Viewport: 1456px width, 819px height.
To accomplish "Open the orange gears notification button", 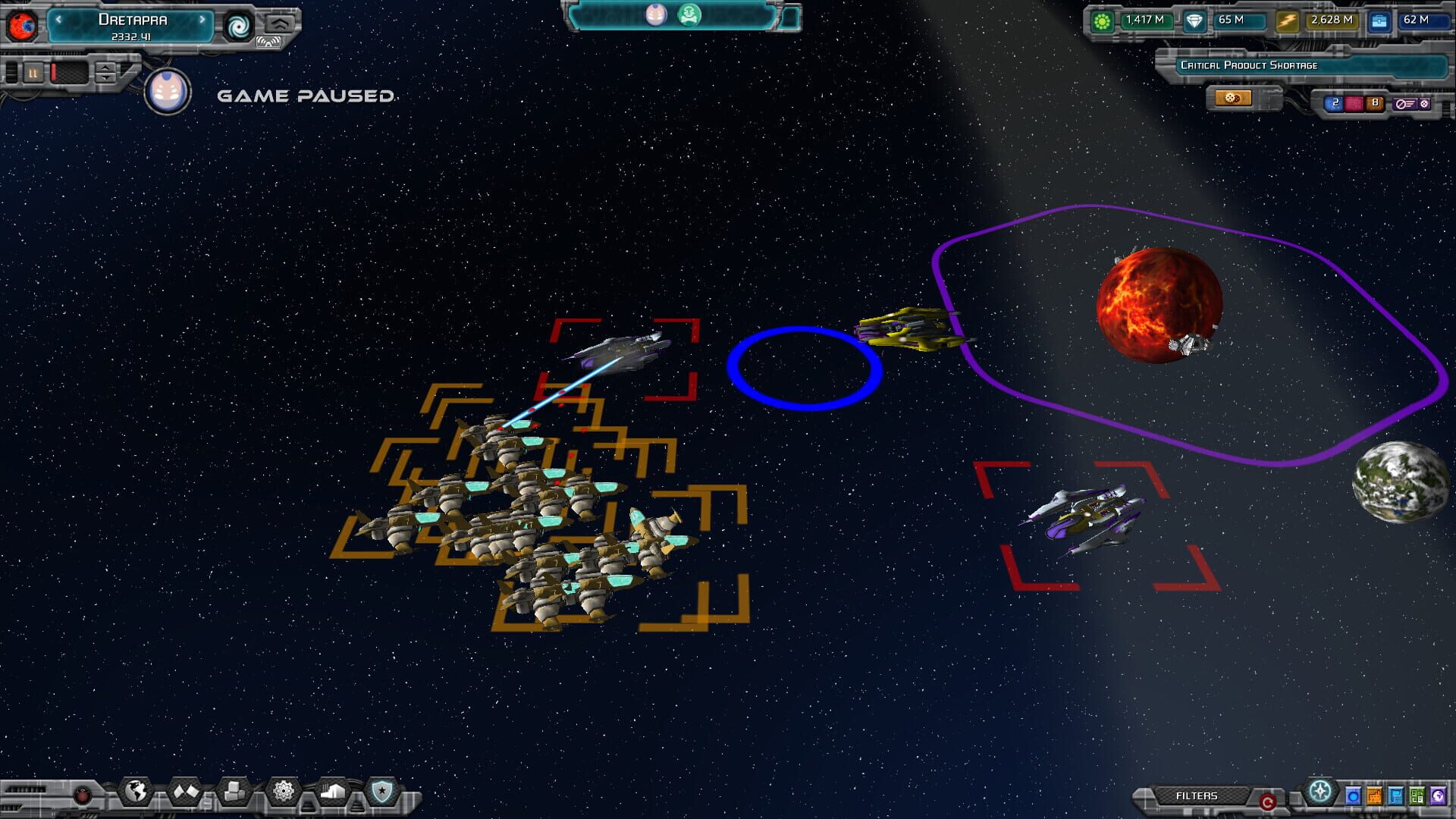I will [1235, 97].
